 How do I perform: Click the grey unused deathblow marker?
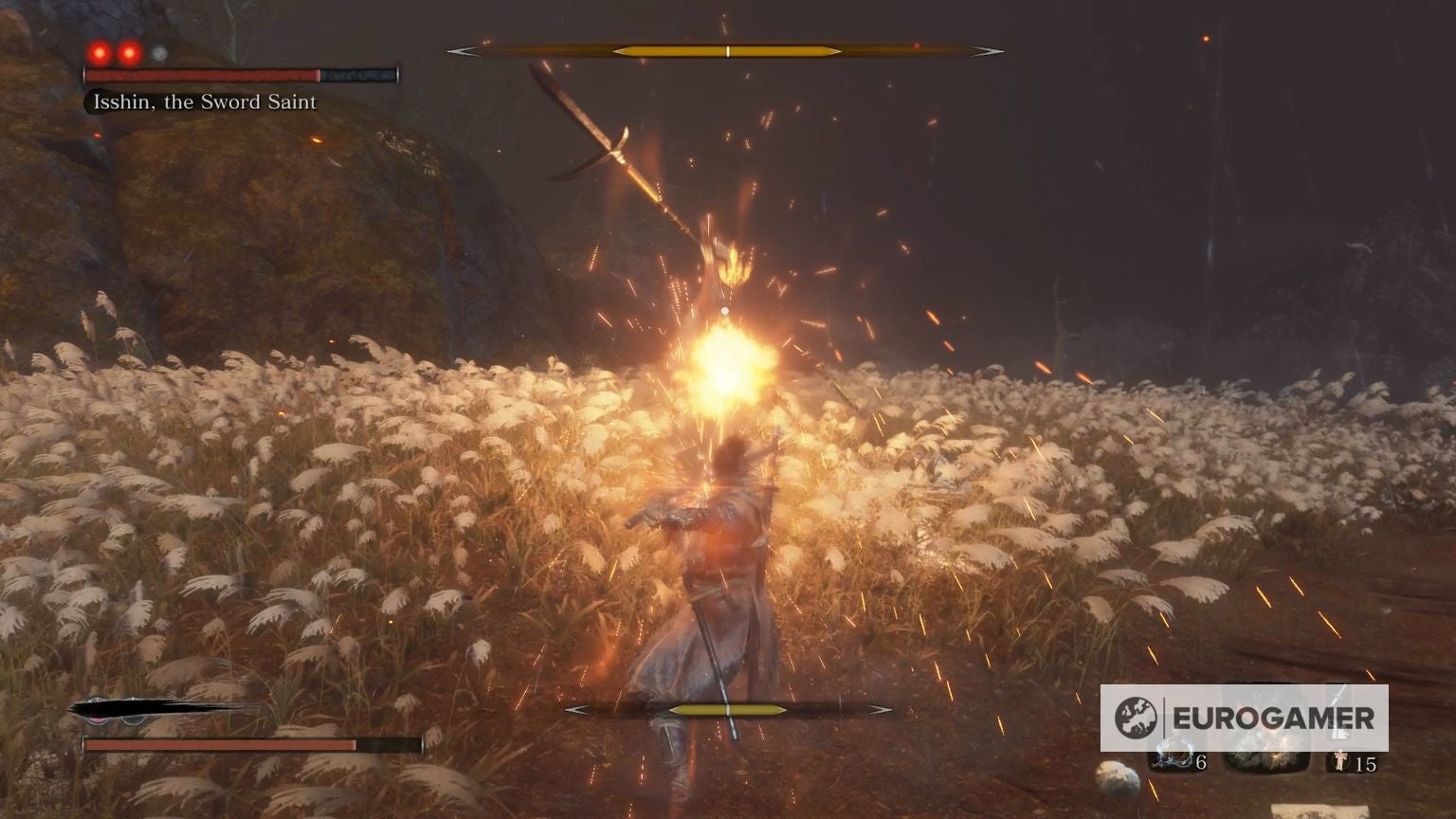coord(159,54)
